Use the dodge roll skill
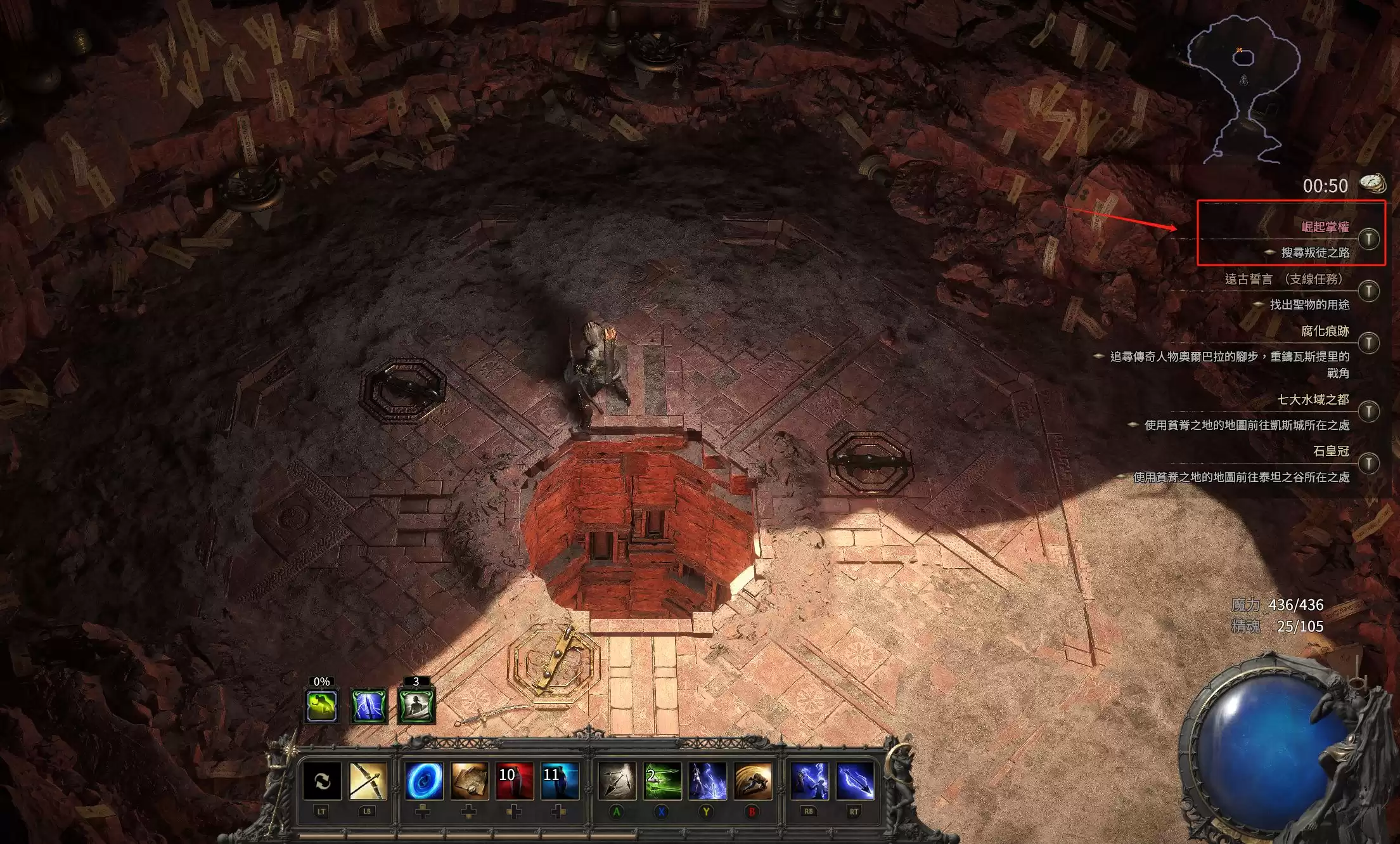This screenshot has height=844, width=1400. (x=753, y=781)
